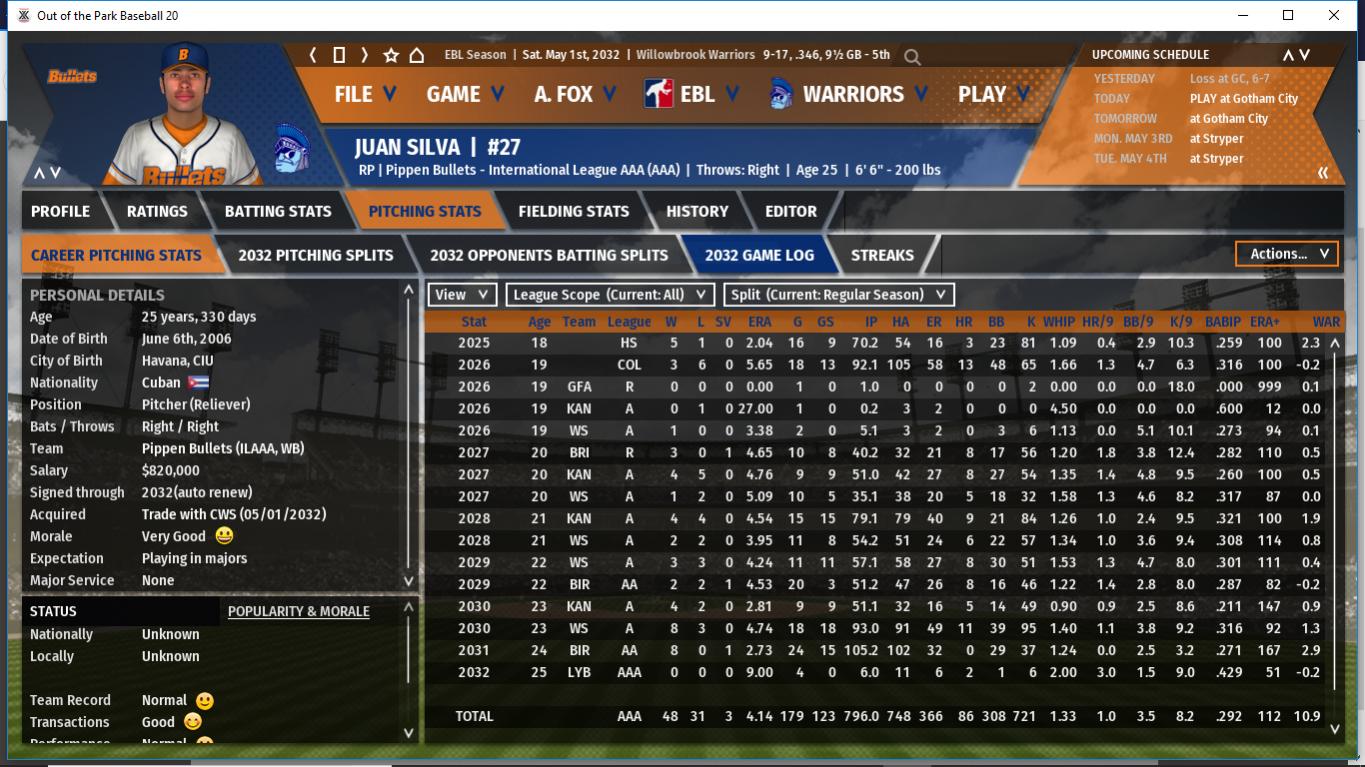Open the PLAY menu

(x=993, y=94)
